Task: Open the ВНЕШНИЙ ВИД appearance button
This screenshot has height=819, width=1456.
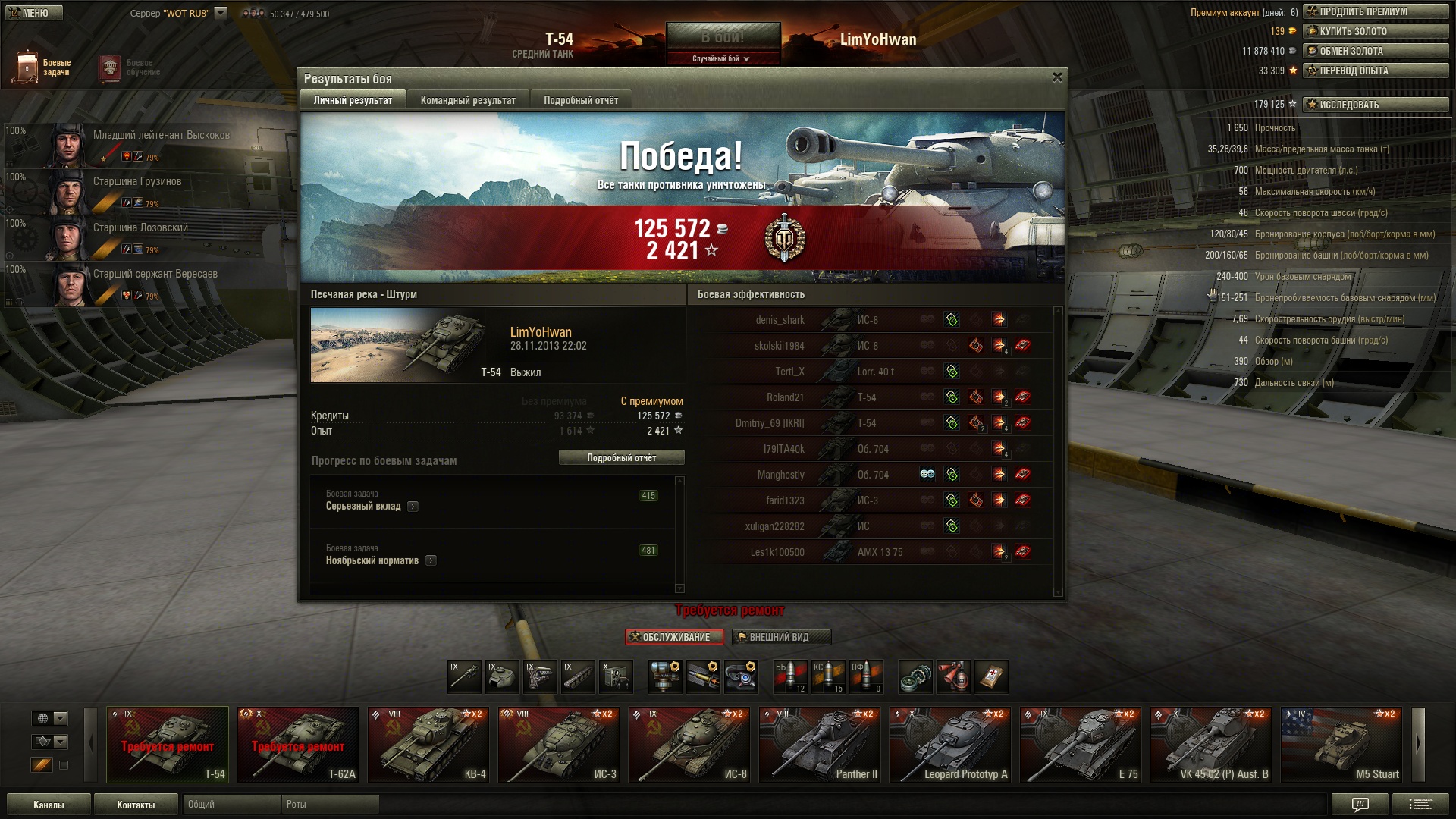Action: 781,637
